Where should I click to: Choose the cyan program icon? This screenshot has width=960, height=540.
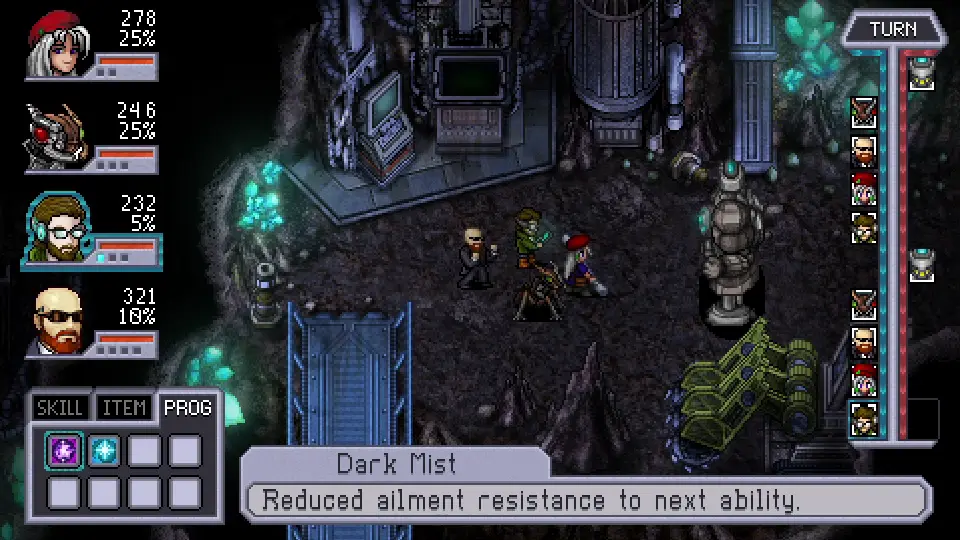(104, 451)
